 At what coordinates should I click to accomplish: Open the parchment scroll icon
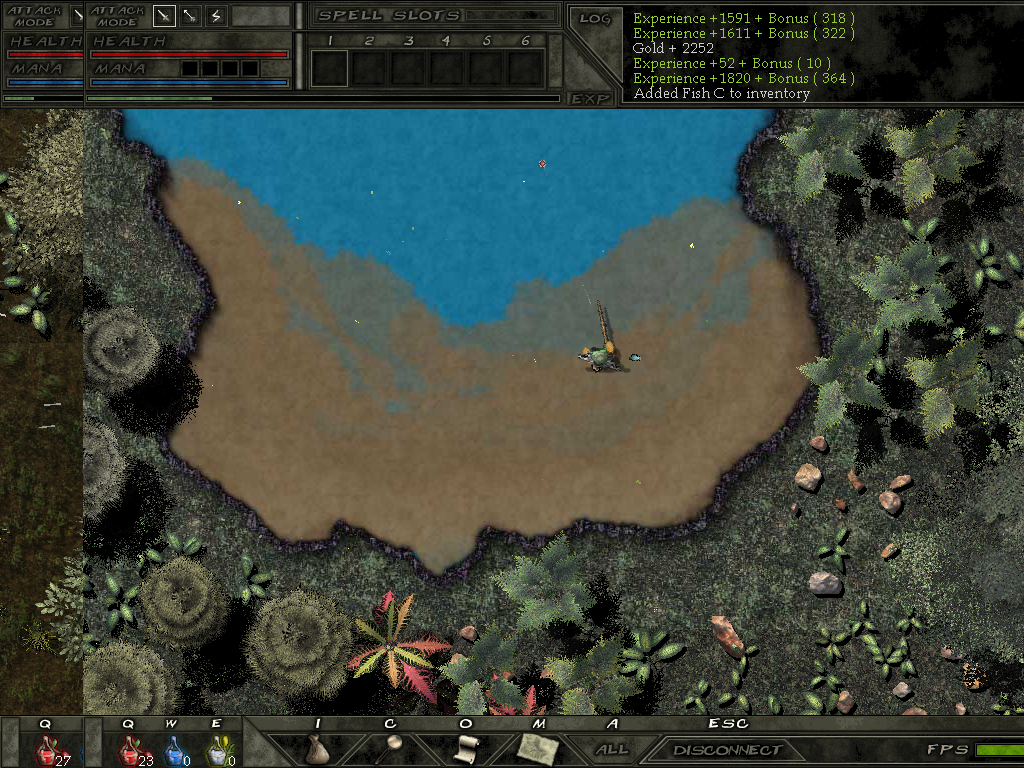click(466, 748)
